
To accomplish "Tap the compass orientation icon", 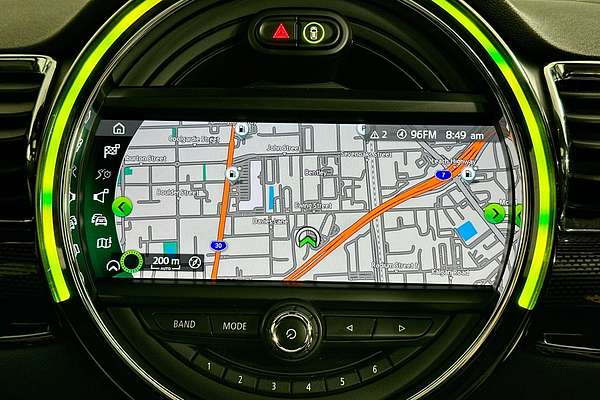I will tap(195, 262).
